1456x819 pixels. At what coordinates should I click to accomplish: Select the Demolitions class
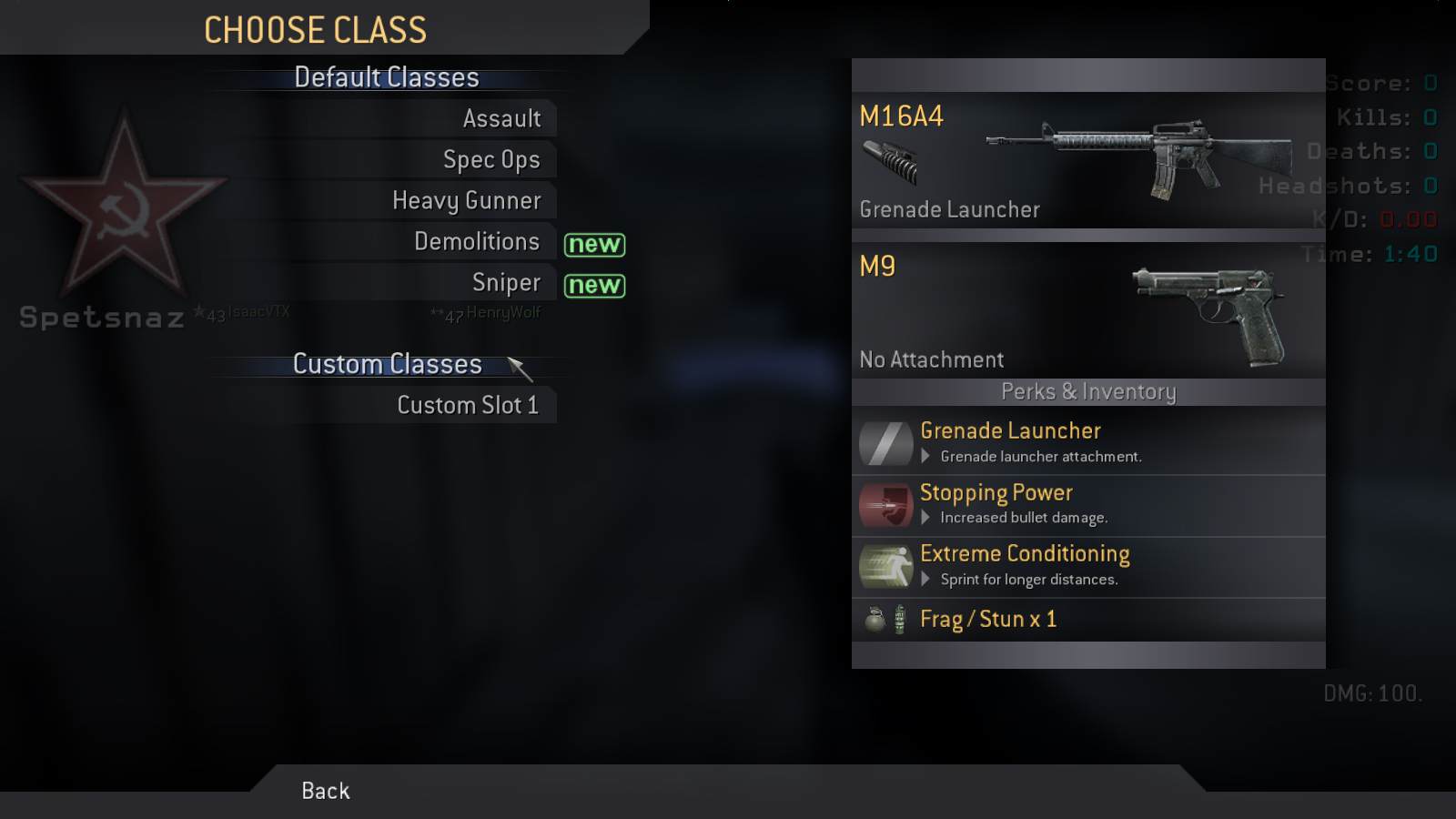[476, 241]
